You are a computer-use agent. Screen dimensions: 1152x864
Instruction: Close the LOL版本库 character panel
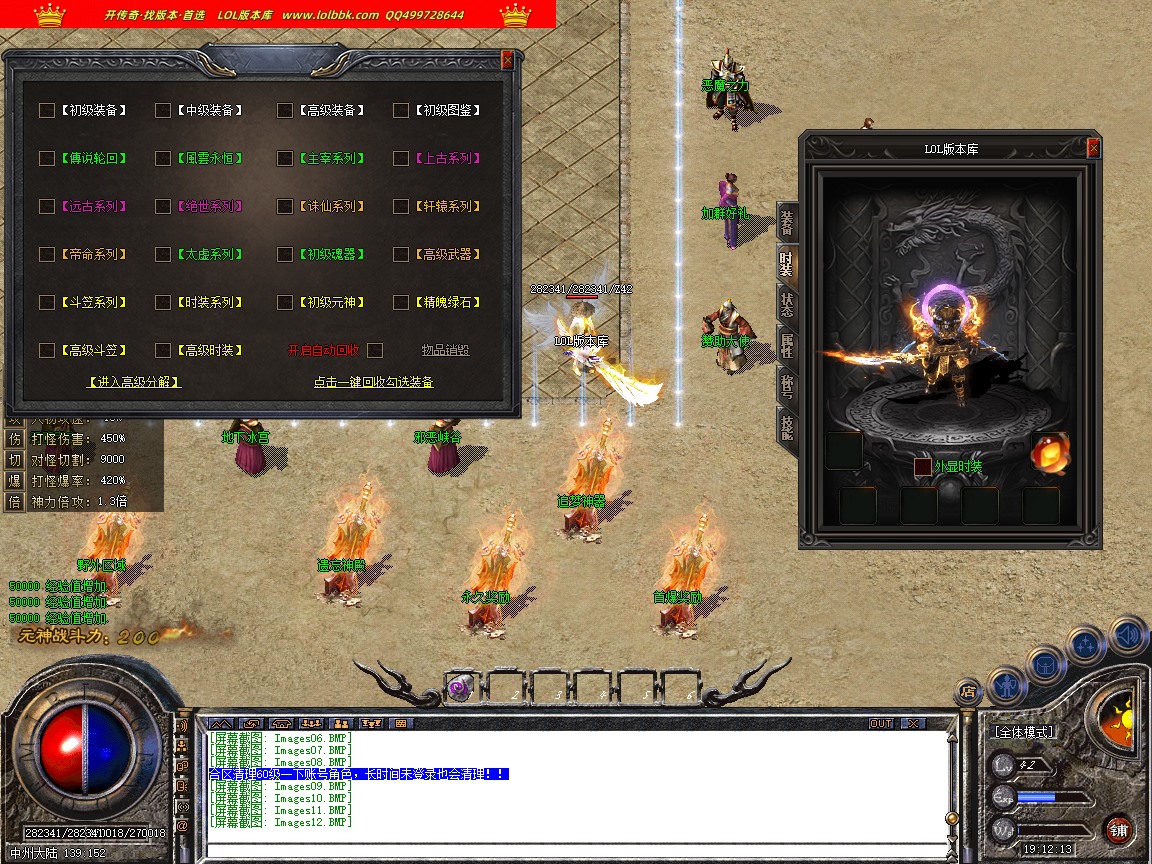1093,148
